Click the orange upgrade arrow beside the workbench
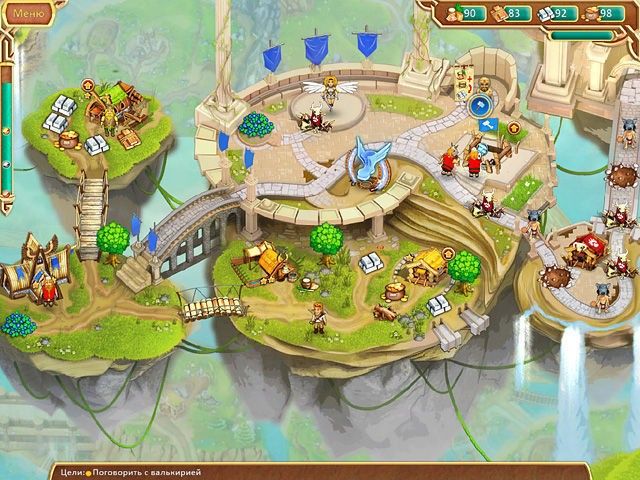 [x=514, y=128]
